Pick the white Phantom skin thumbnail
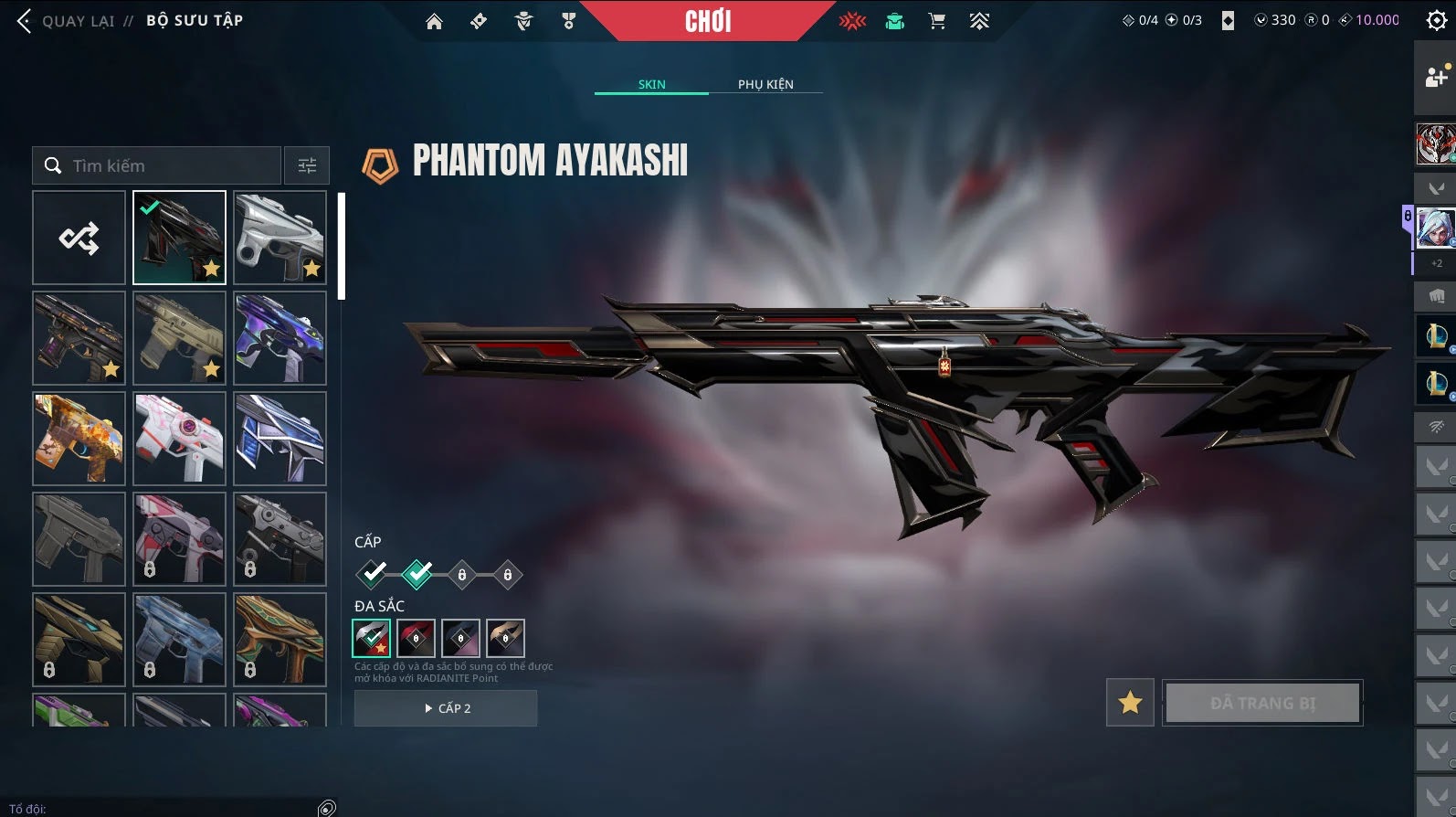1456x817 pixels. (280, 239)
